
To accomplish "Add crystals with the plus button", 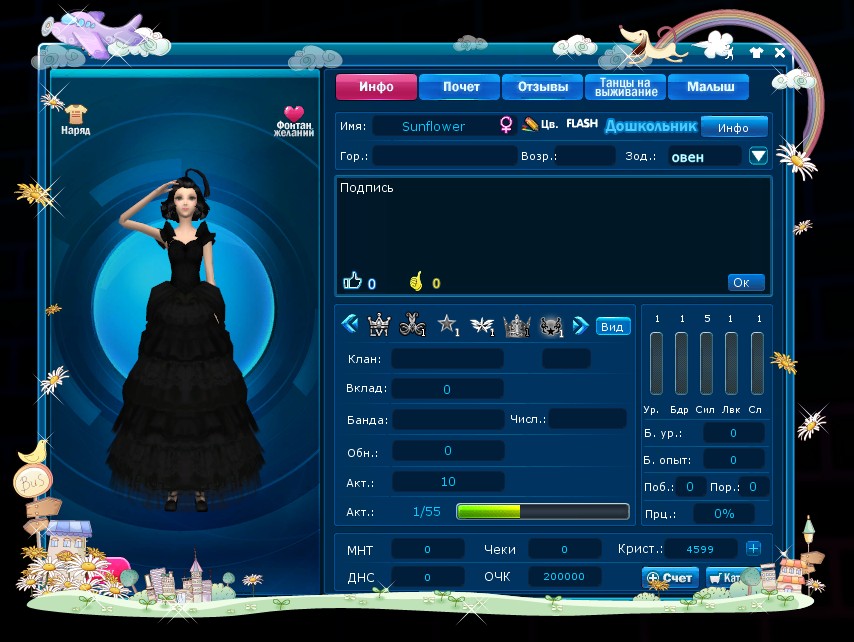I will (x=753, y=548).
